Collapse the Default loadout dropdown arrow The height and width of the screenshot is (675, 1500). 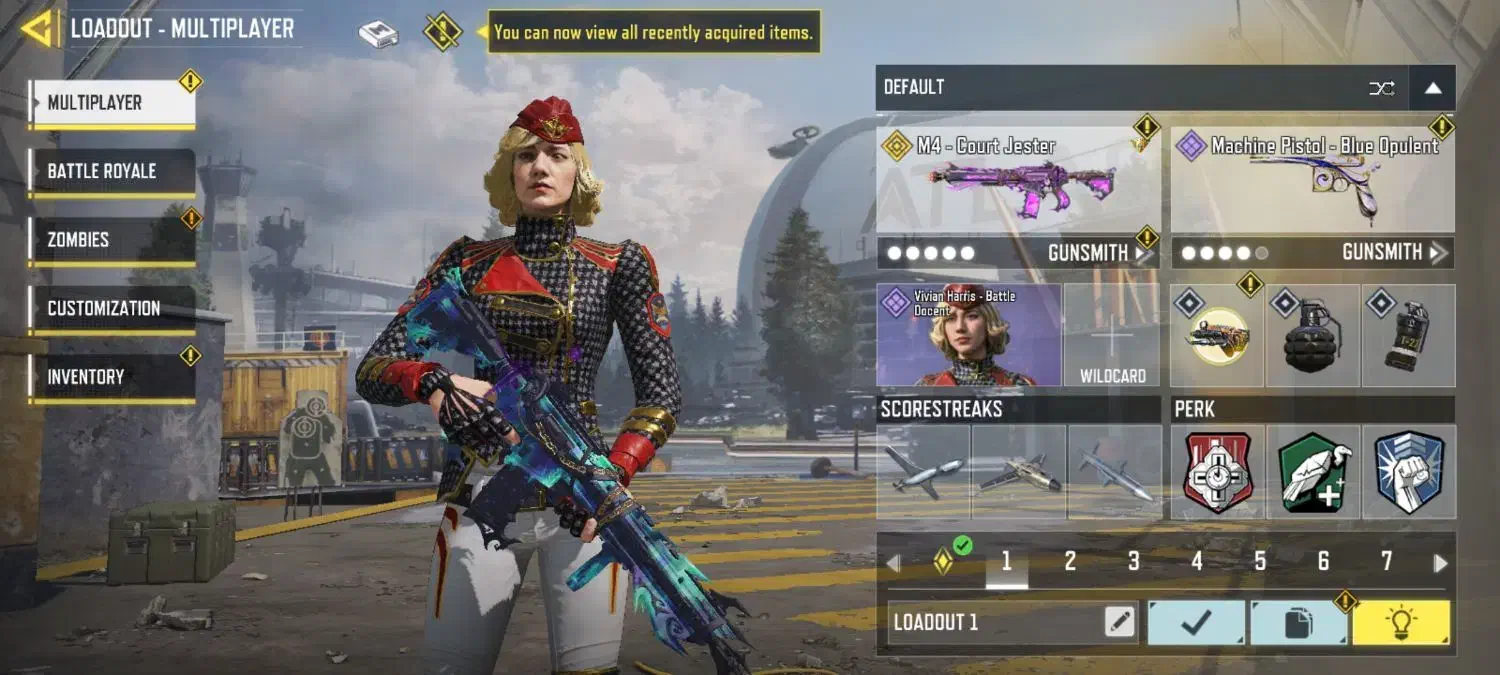tap(1432, 88)
